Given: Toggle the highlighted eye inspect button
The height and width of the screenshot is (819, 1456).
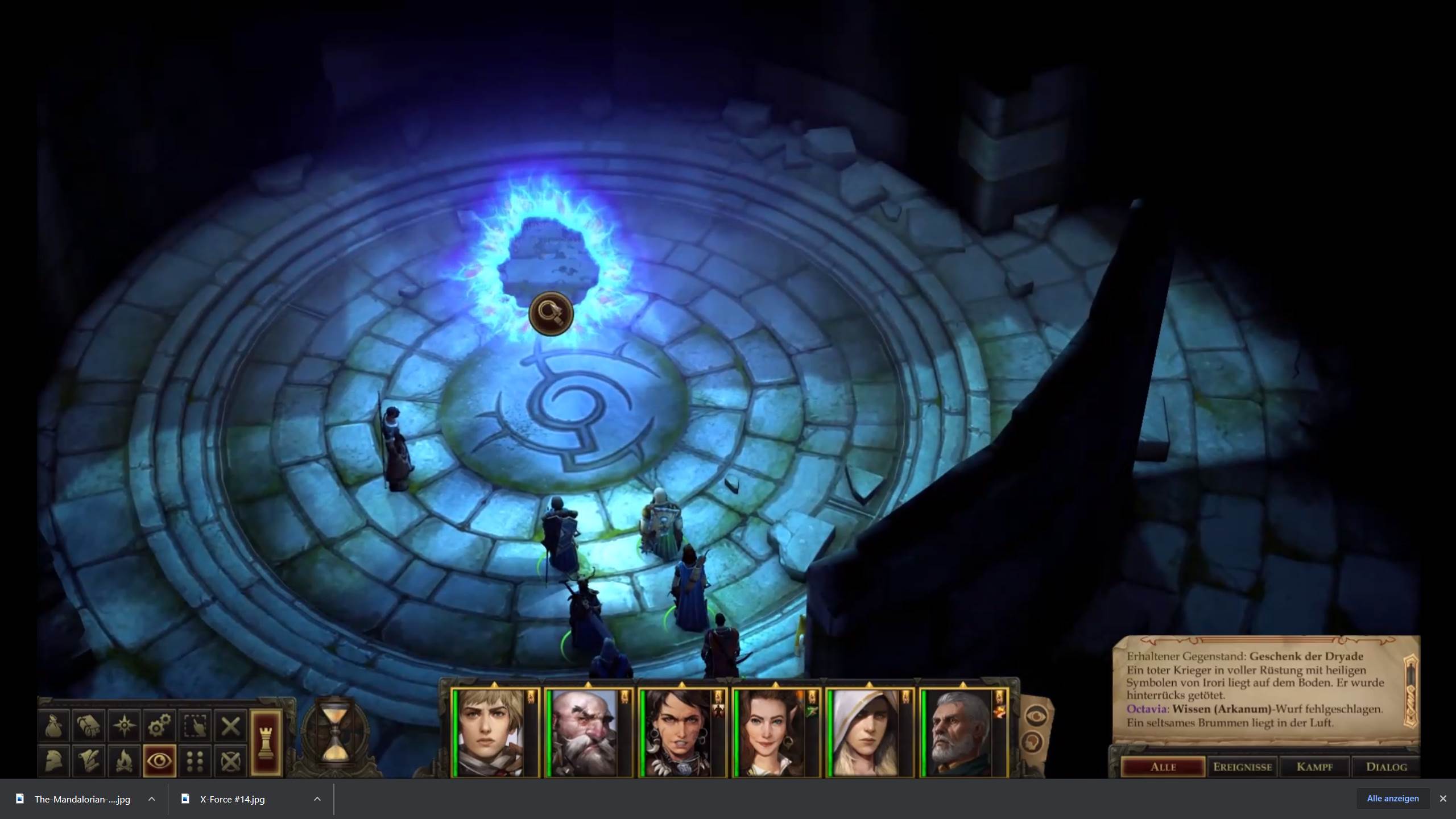Looking at the screenshot, I should (x=160, y=761).
